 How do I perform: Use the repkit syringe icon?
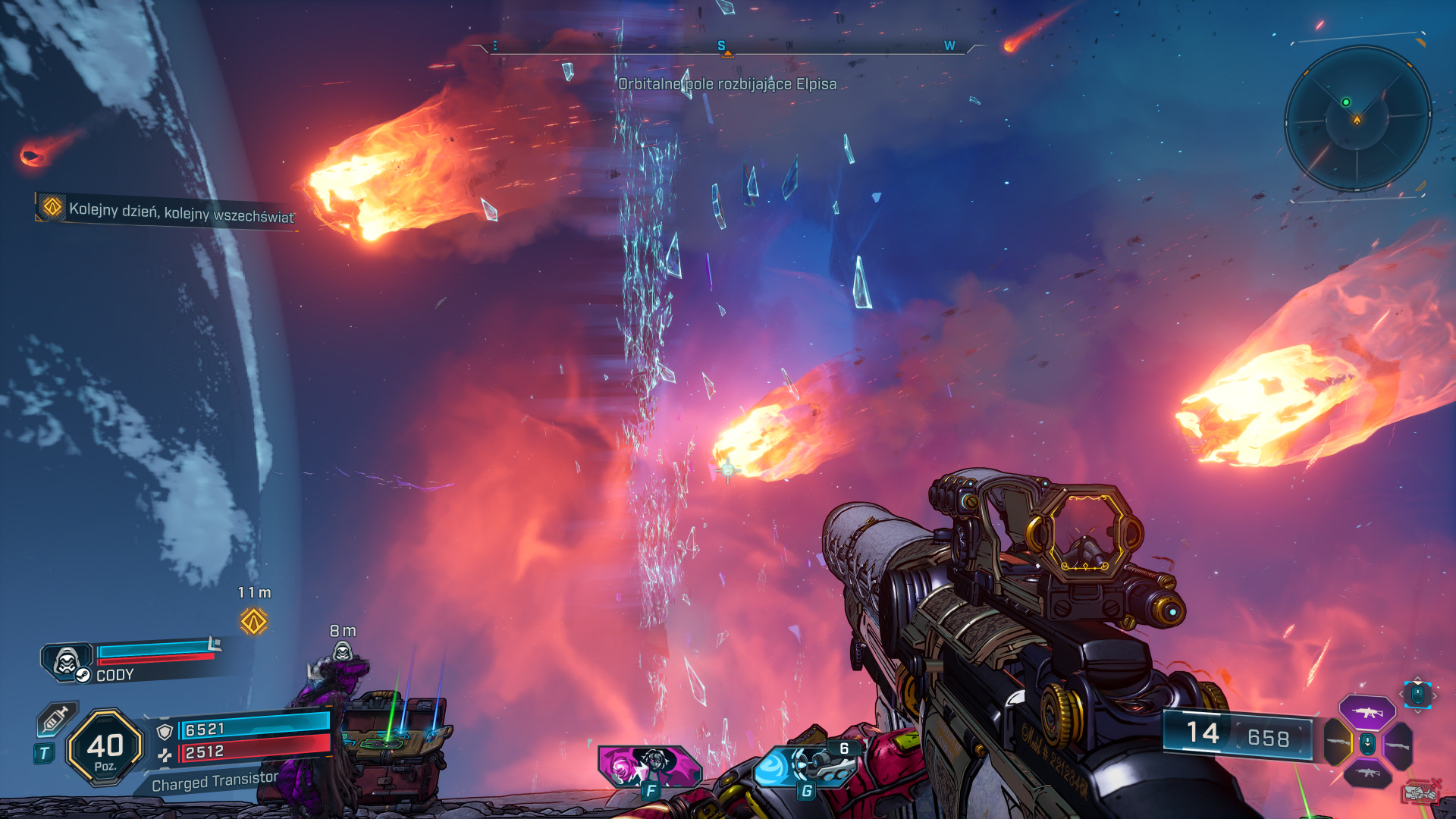click(x=57, y=718)
